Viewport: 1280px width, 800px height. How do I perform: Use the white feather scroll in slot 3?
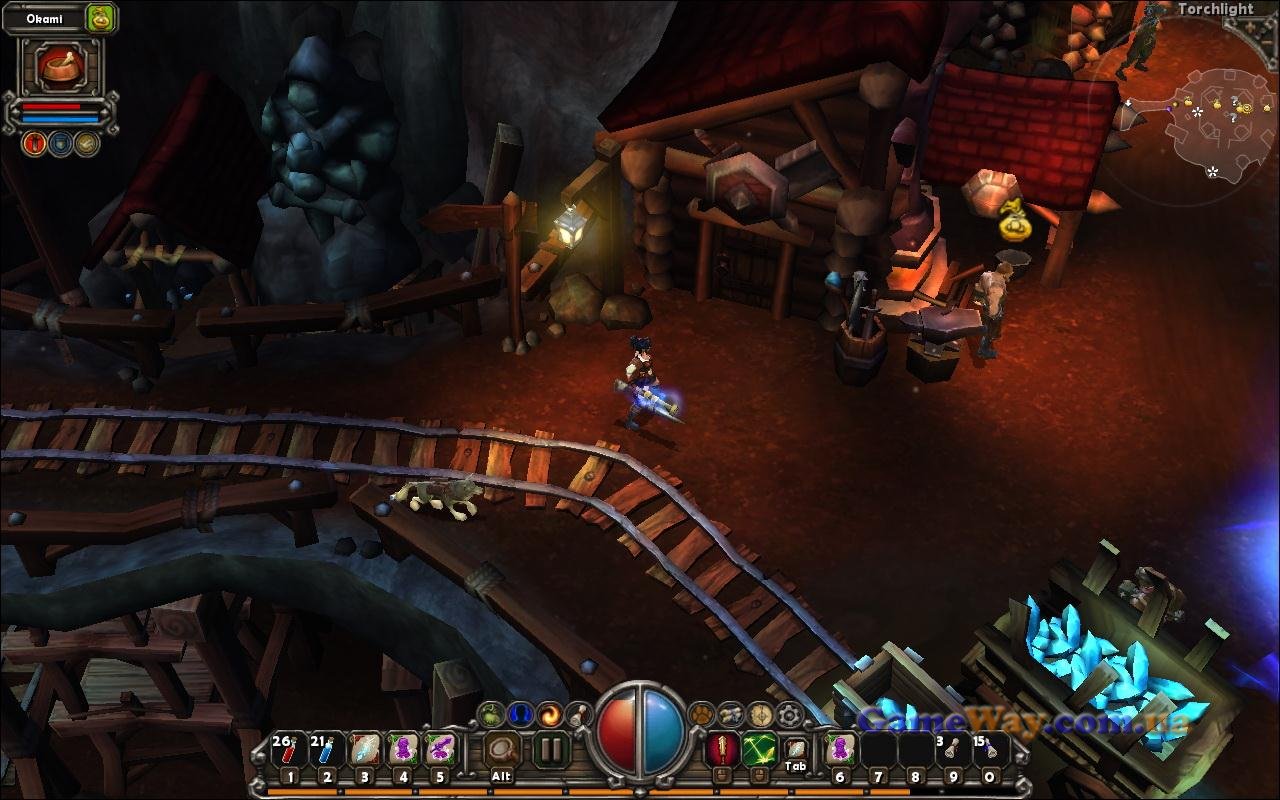point(365,750)
